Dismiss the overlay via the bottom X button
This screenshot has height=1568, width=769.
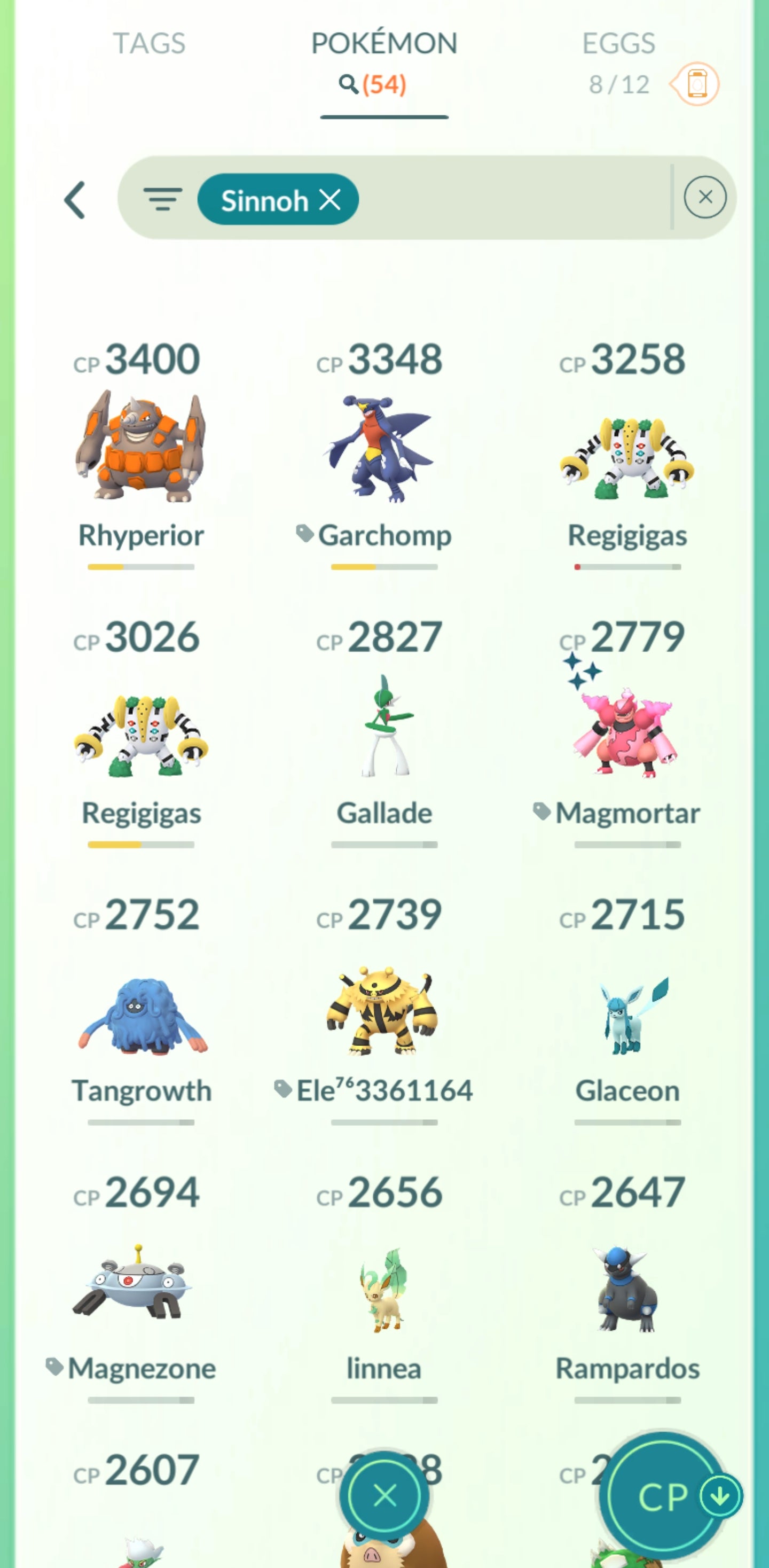click(383, 1494)
